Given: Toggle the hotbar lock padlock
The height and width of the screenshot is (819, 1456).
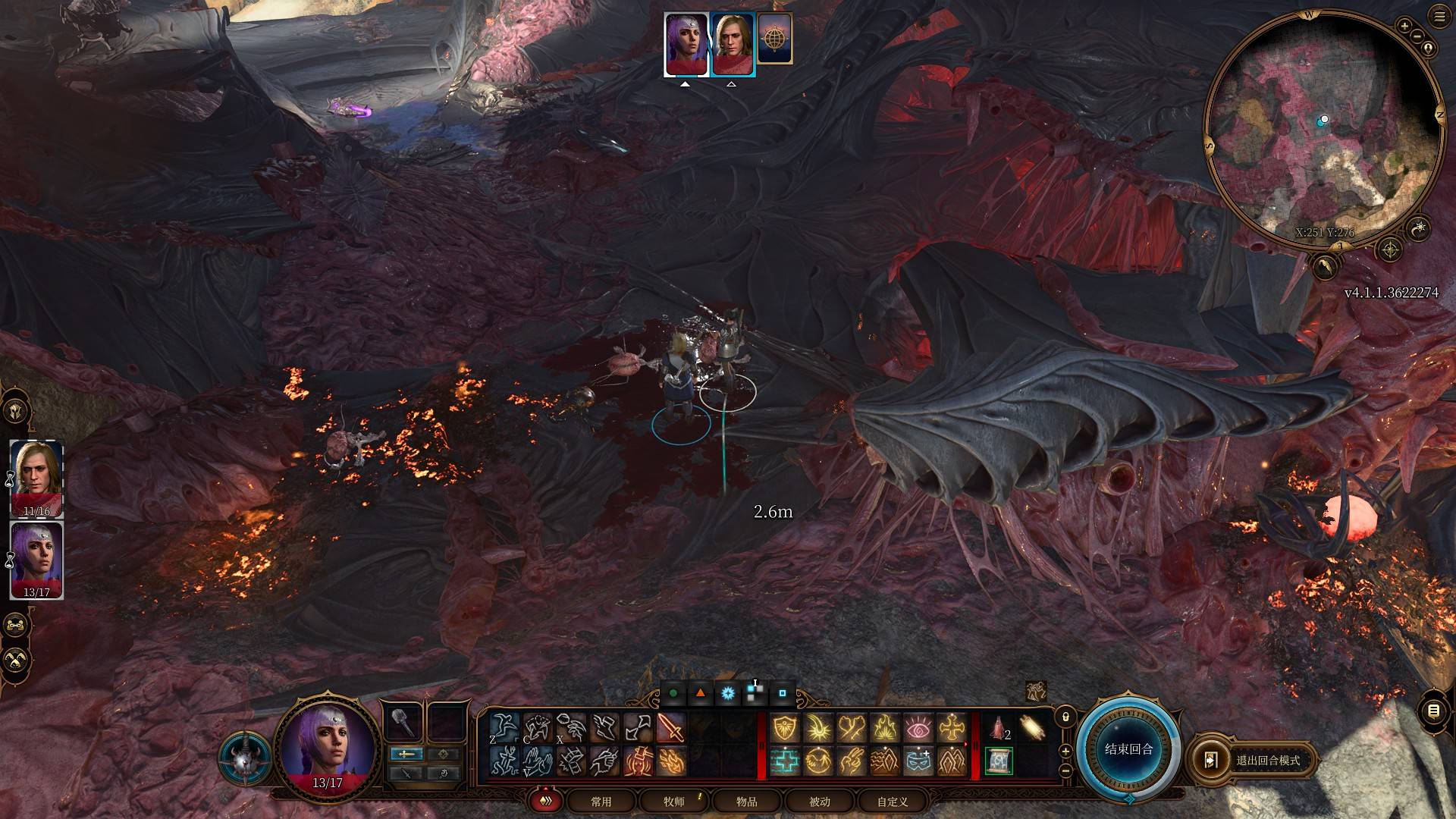Looking at the screenshot, I should coord(1065,717).
